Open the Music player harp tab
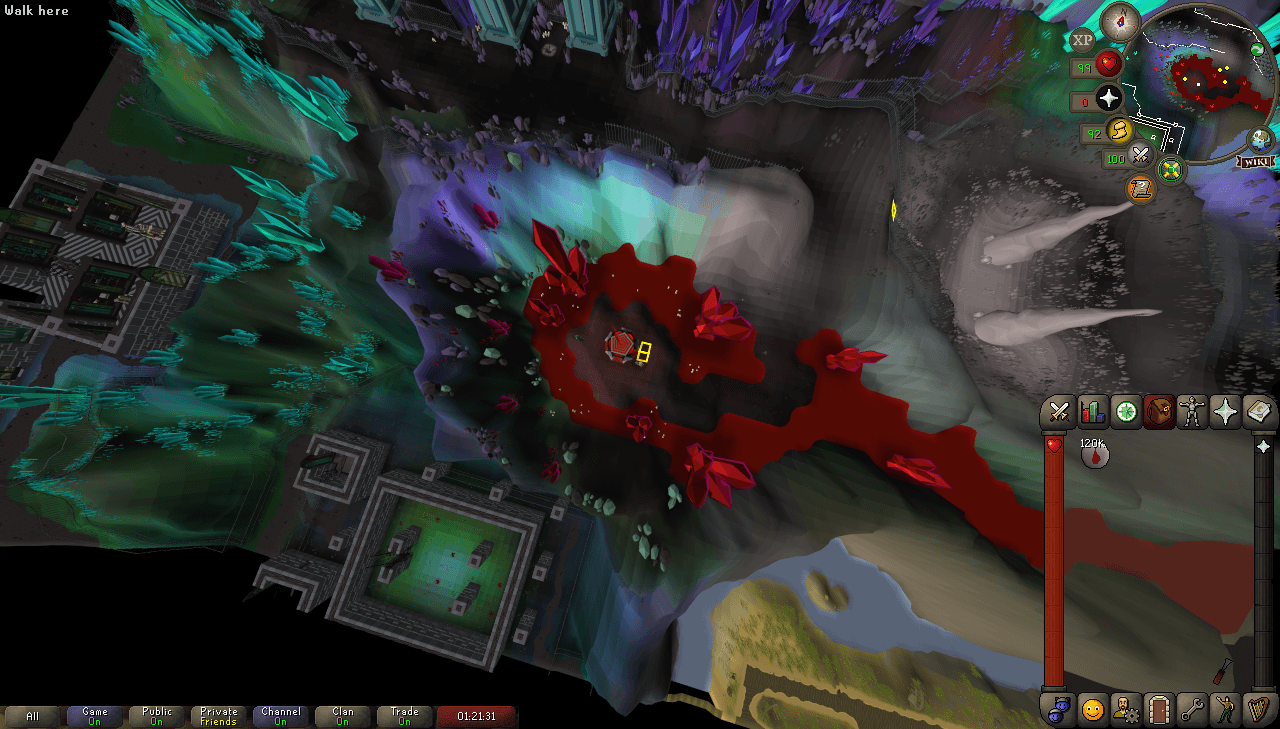Screen dimensions: 1280x729 tap(1259, 709)
